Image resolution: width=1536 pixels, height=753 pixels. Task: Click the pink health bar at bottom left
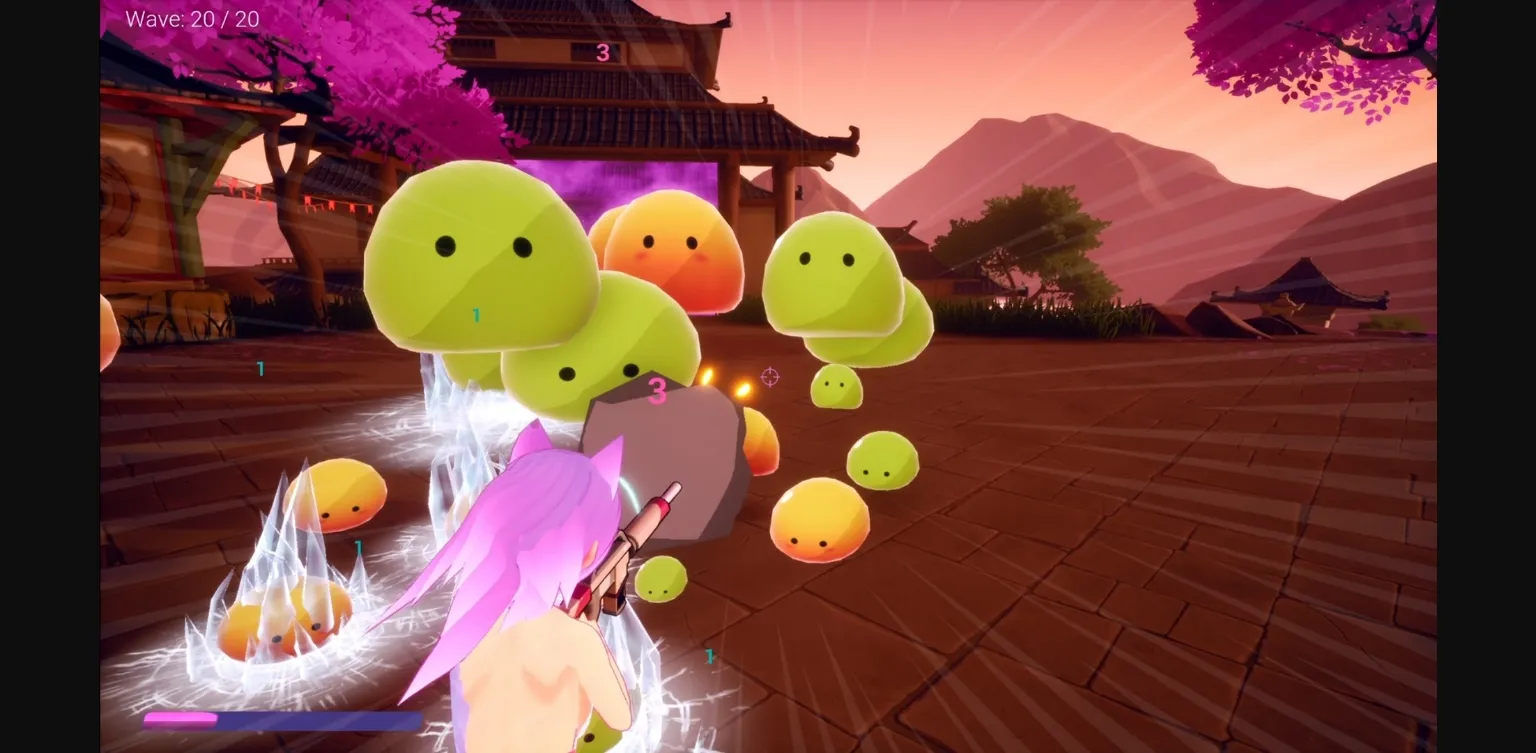pos(180,718)
